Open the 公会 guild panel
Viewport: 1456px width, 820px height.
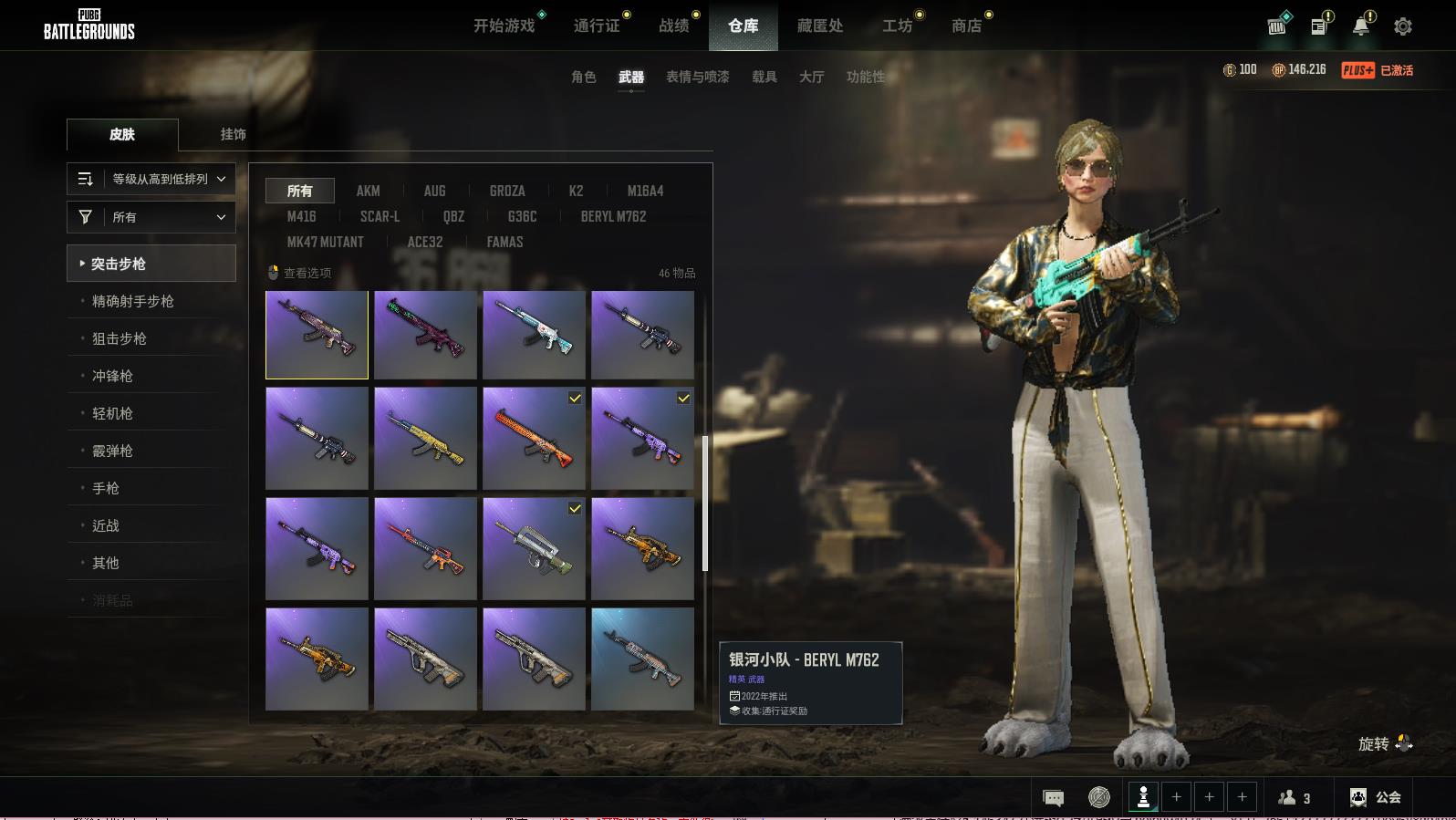click(1376, 797)
